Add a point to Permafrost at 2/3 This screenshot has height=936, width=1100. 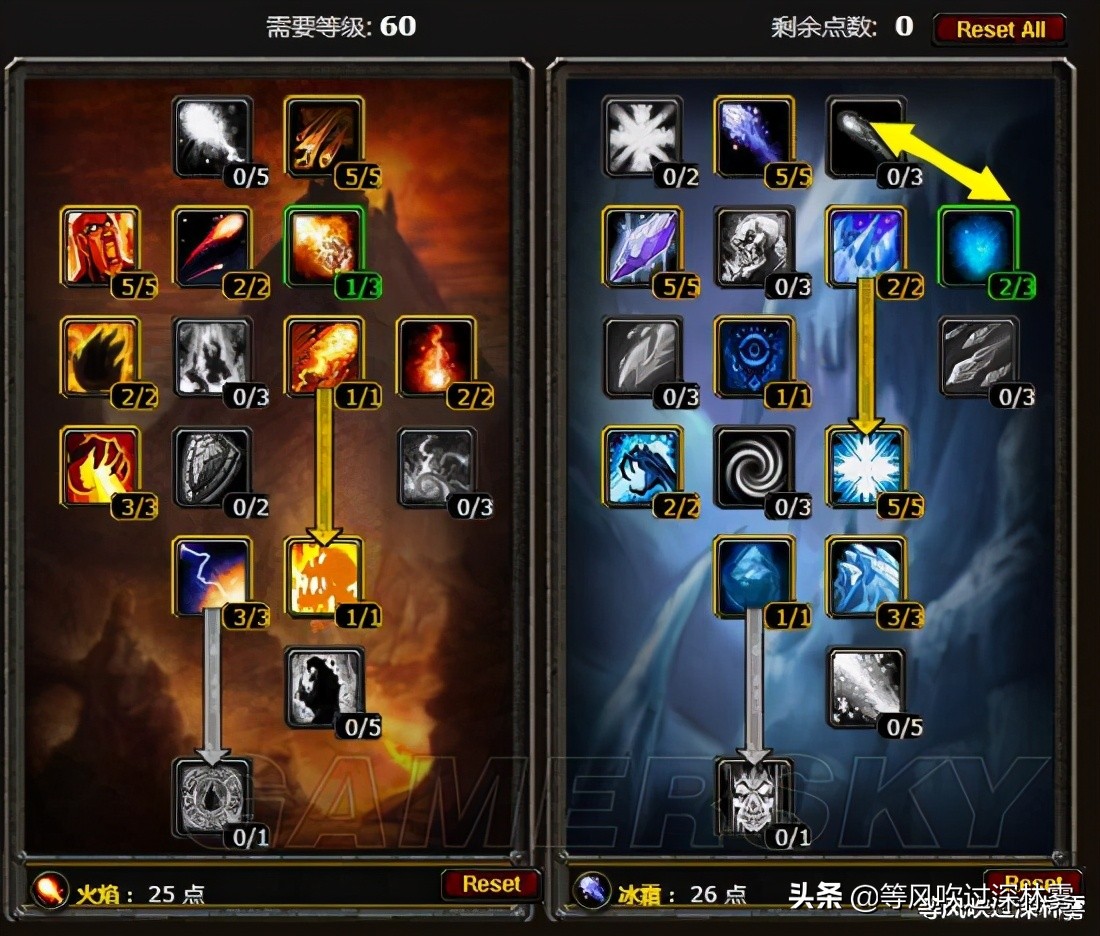[x=978, y=246]
